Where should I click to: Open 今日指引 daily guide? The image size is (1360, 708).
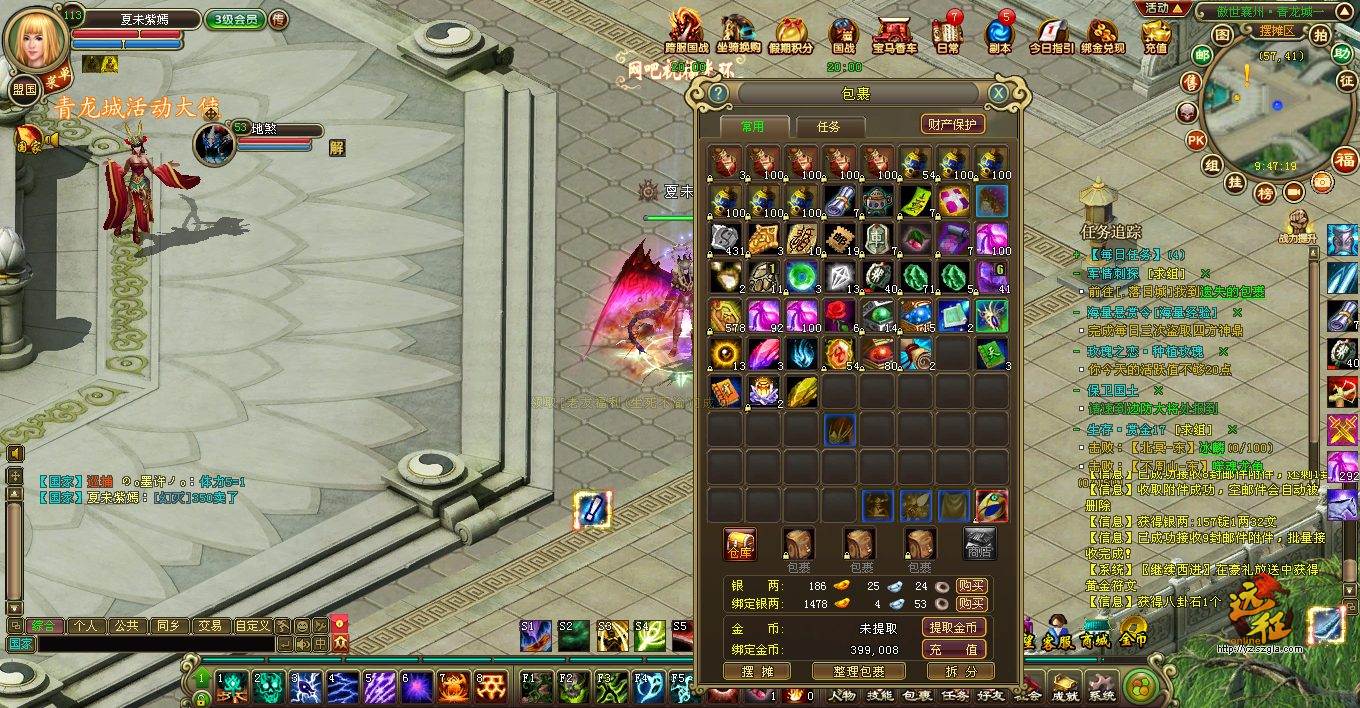click(1051, 34)
